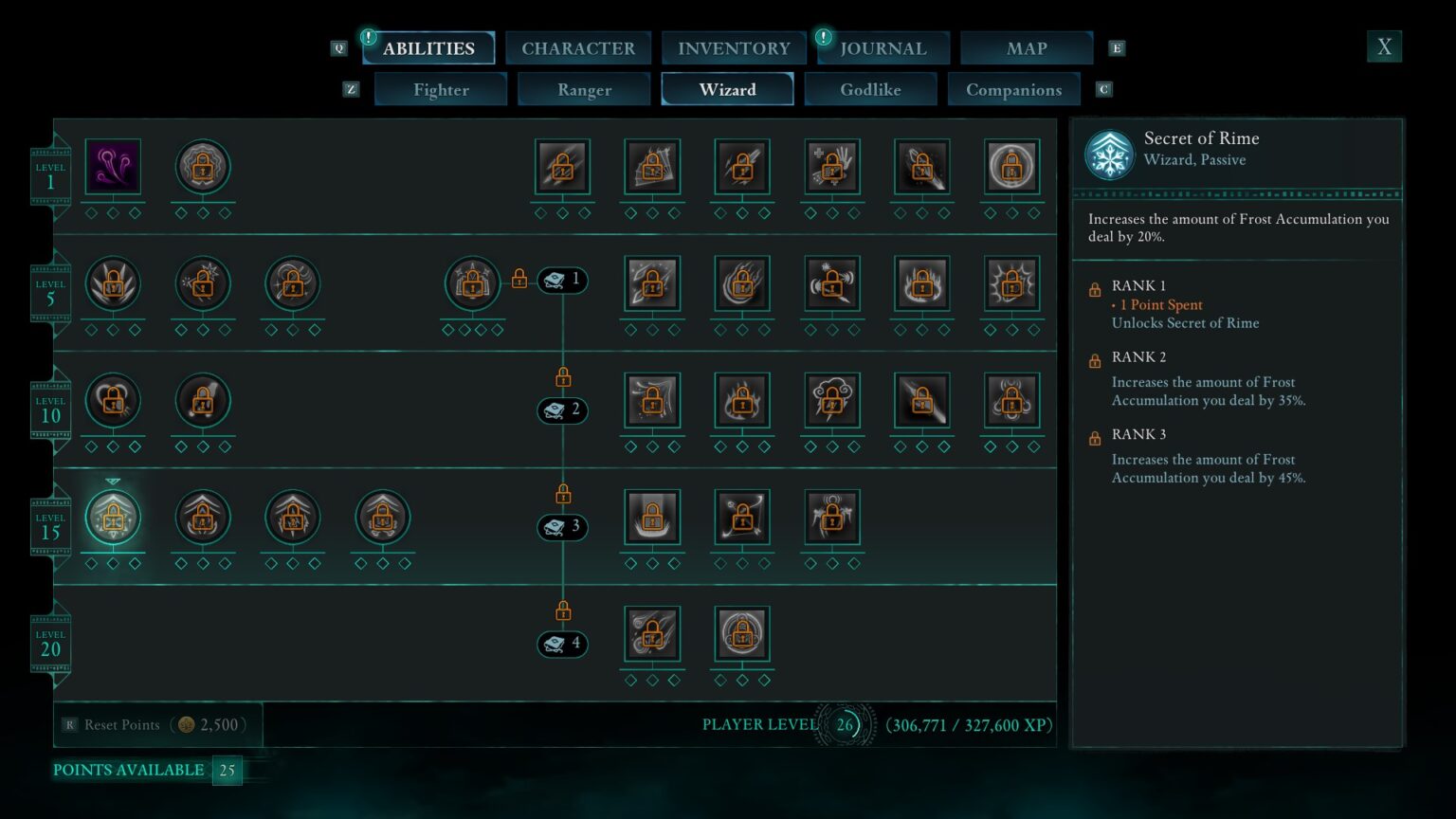Select the highlighted ability in the Level 15 row
Viewport: 1456px width, 819px height.
(x=113, y=517)
